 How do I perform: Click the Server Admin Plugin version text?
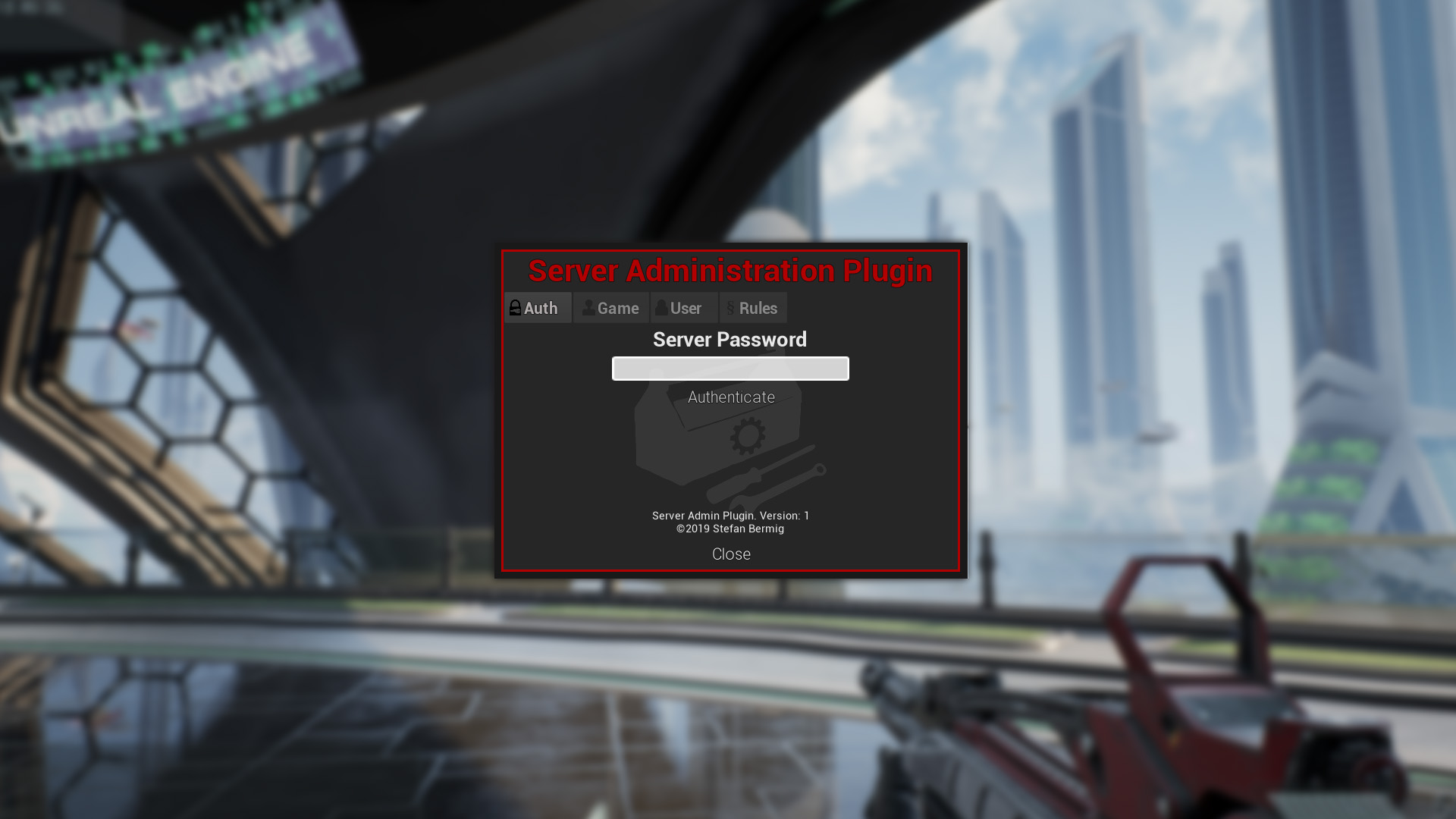pyautogui.click(x=730, y=515)
